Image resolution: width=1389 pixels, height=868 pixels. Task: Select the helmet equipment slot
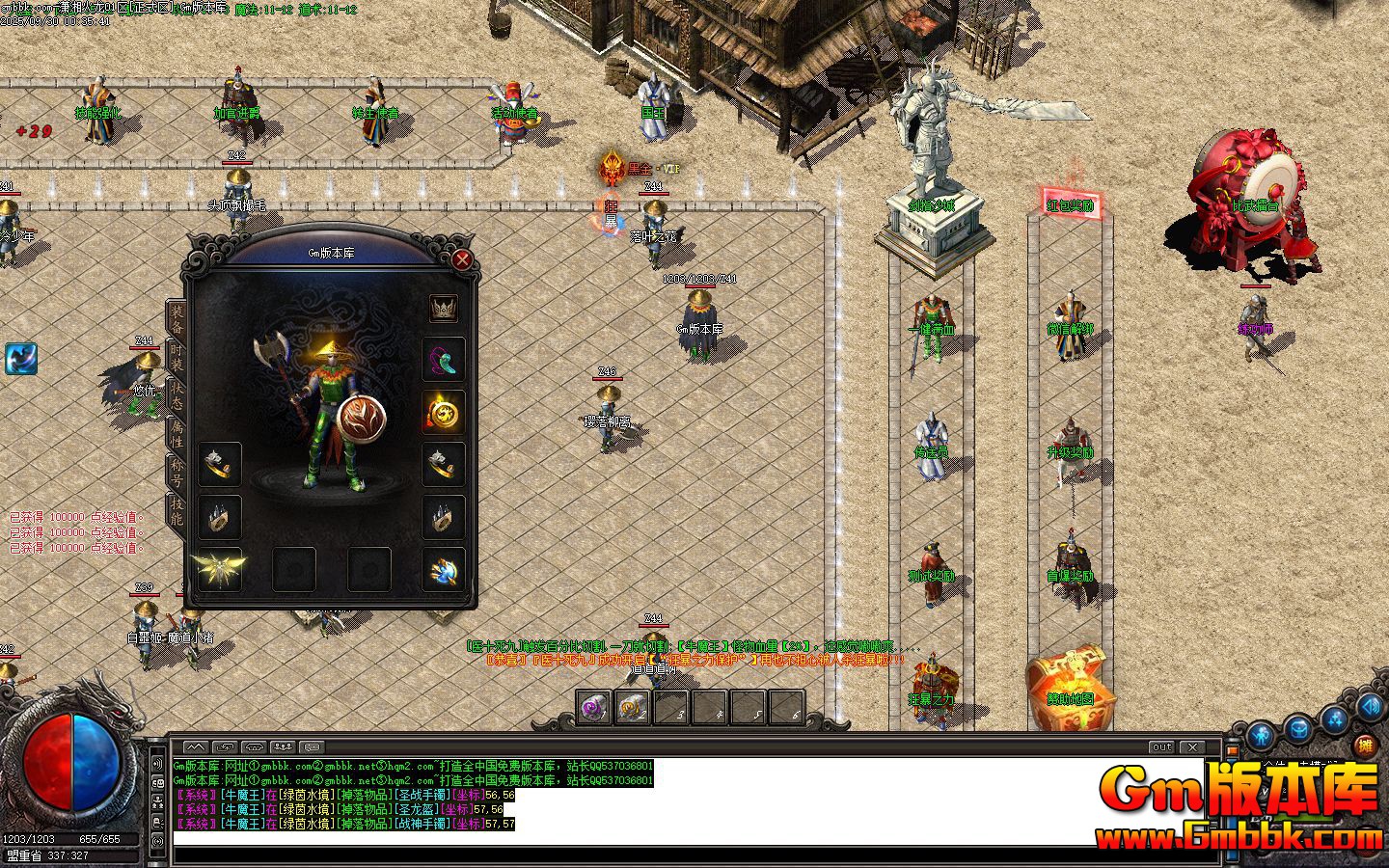click(444, 309)
